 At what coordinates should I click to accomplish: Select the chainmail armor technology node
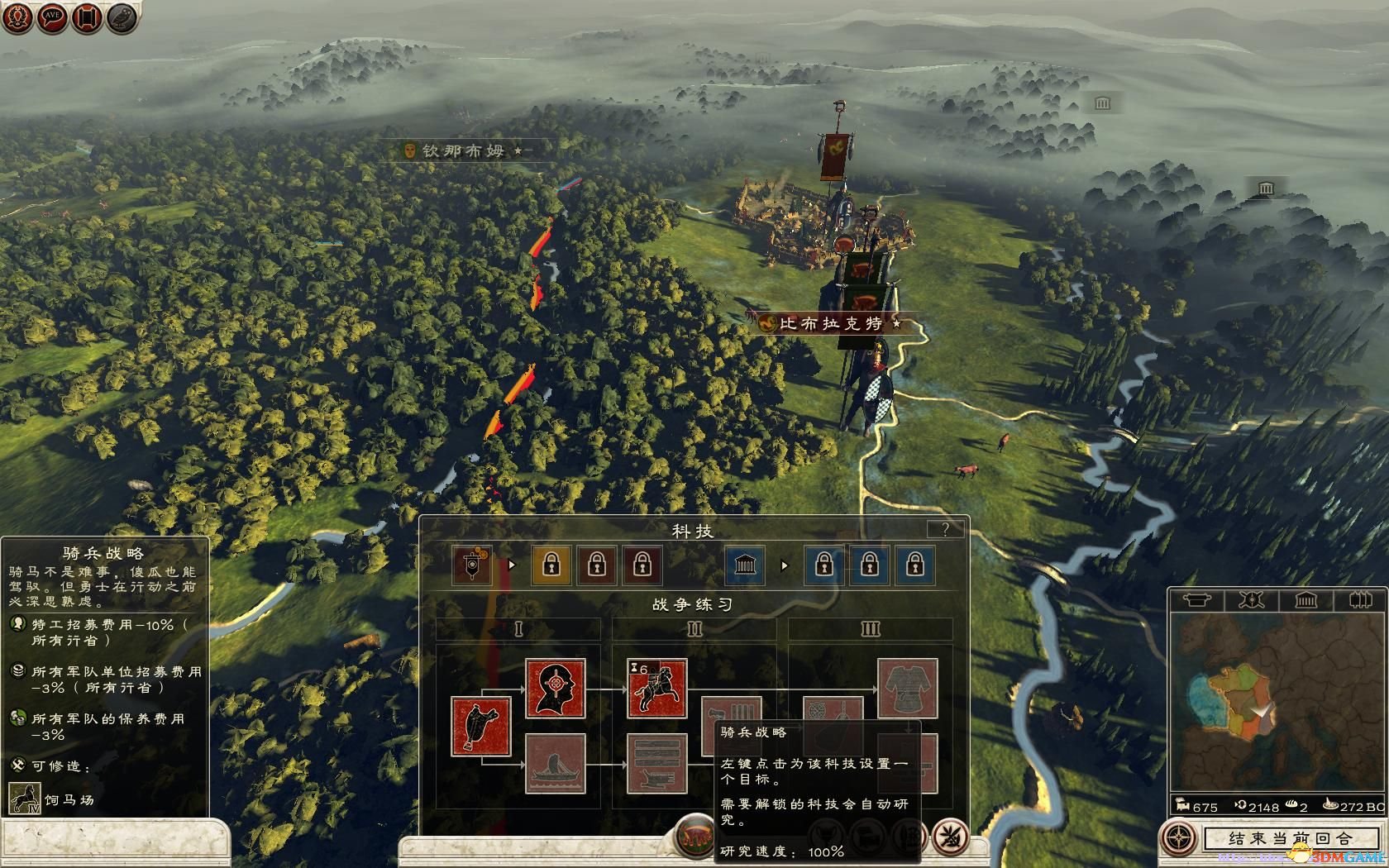pos(907,688)
